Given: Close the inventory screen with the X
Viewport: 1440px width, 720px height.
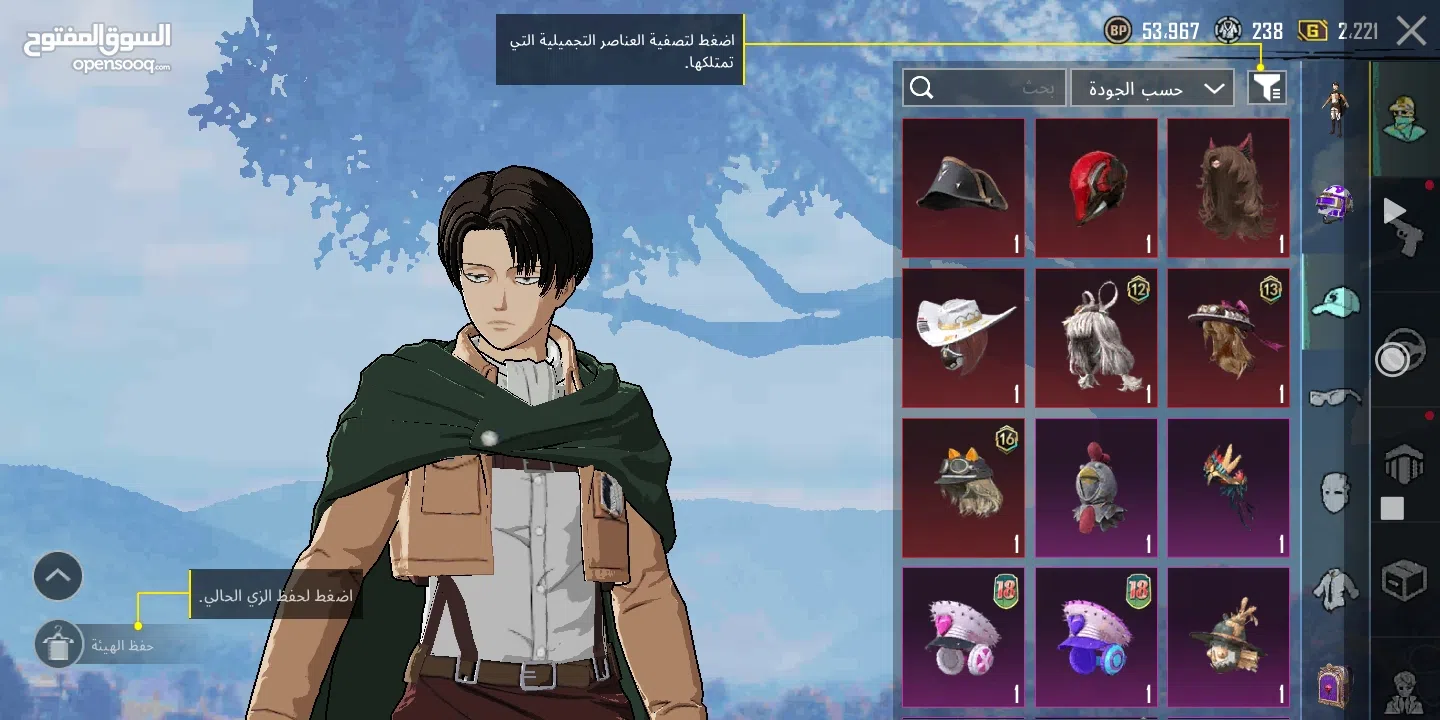Looking at the screenshot, I should pos(1411,31).
